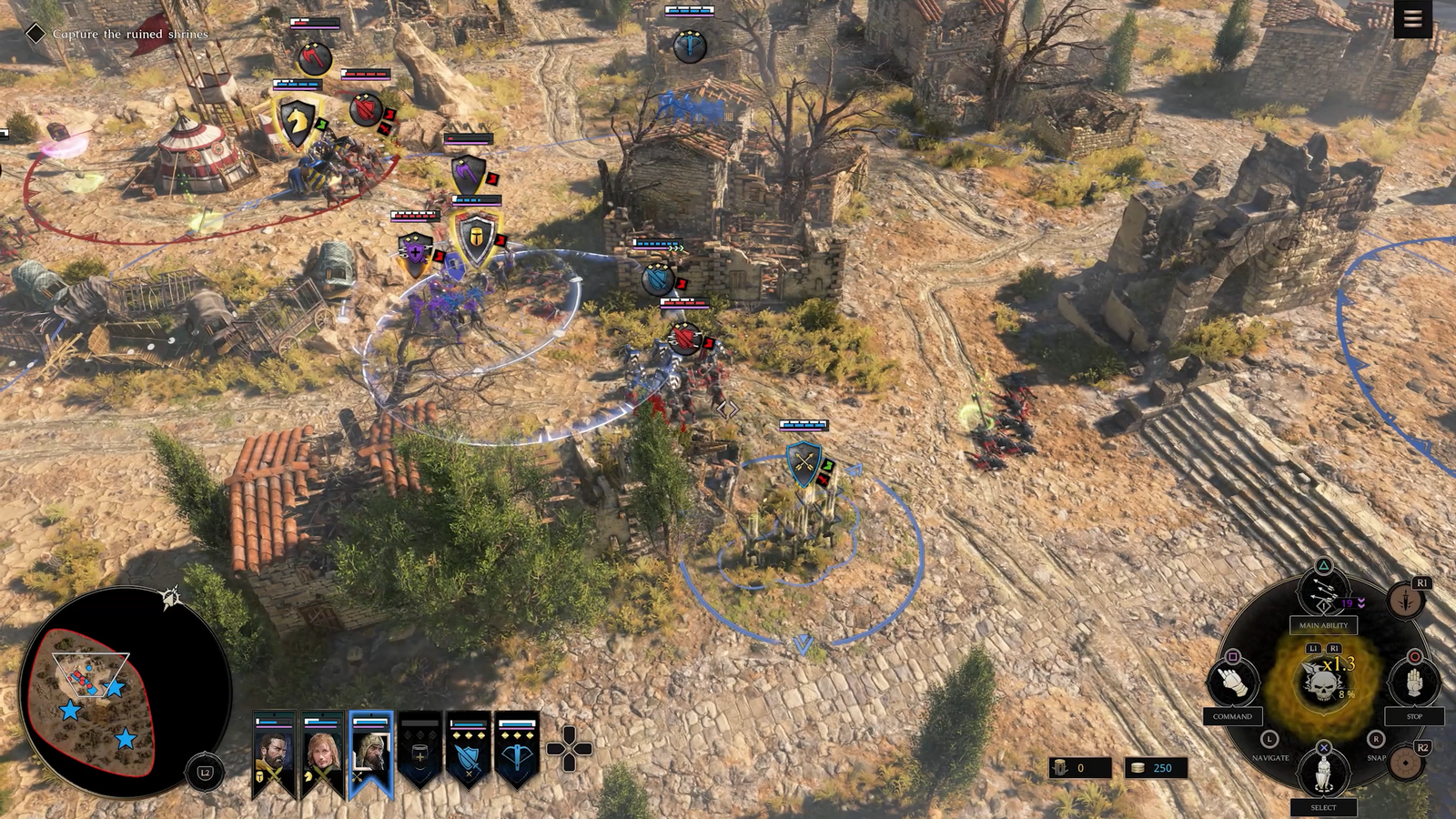Click the Capture the ruined shrines objective
Screen dimensions: 1456x819
[129, 34]
